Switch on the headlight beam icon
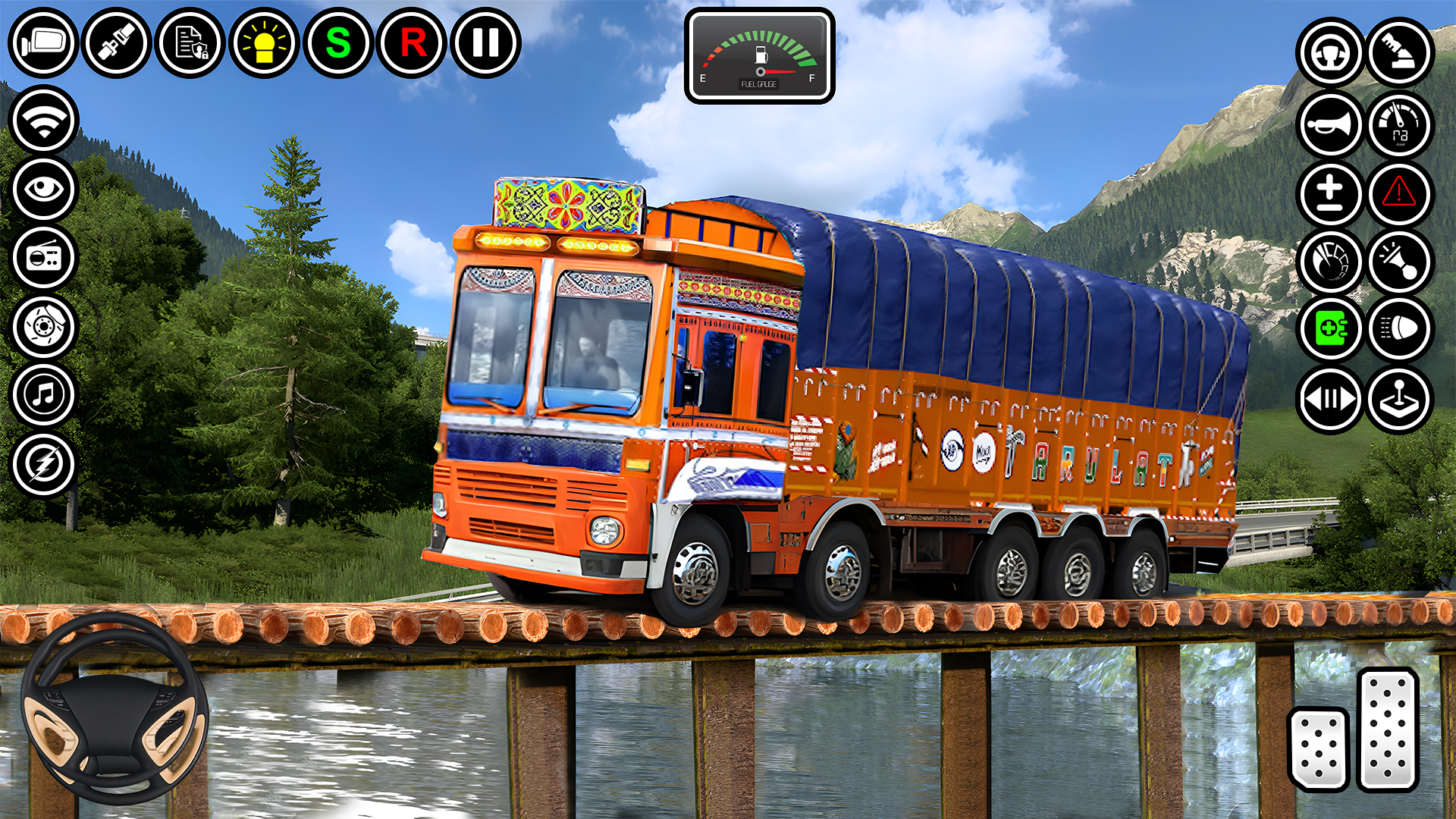1456x819 pixels. tap(1399, 329)
